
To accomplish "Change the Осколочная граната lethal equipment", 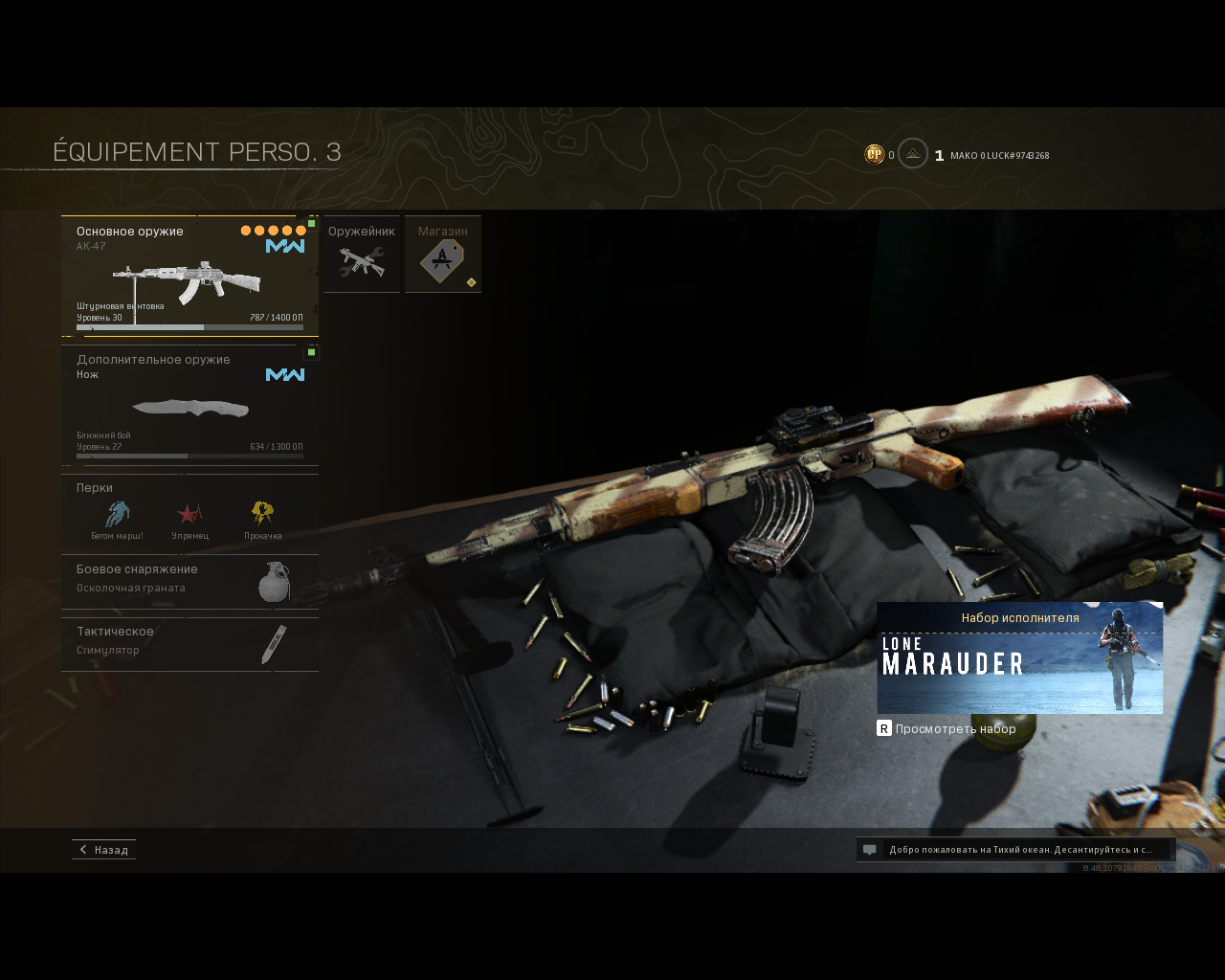I will click(189, 581).
